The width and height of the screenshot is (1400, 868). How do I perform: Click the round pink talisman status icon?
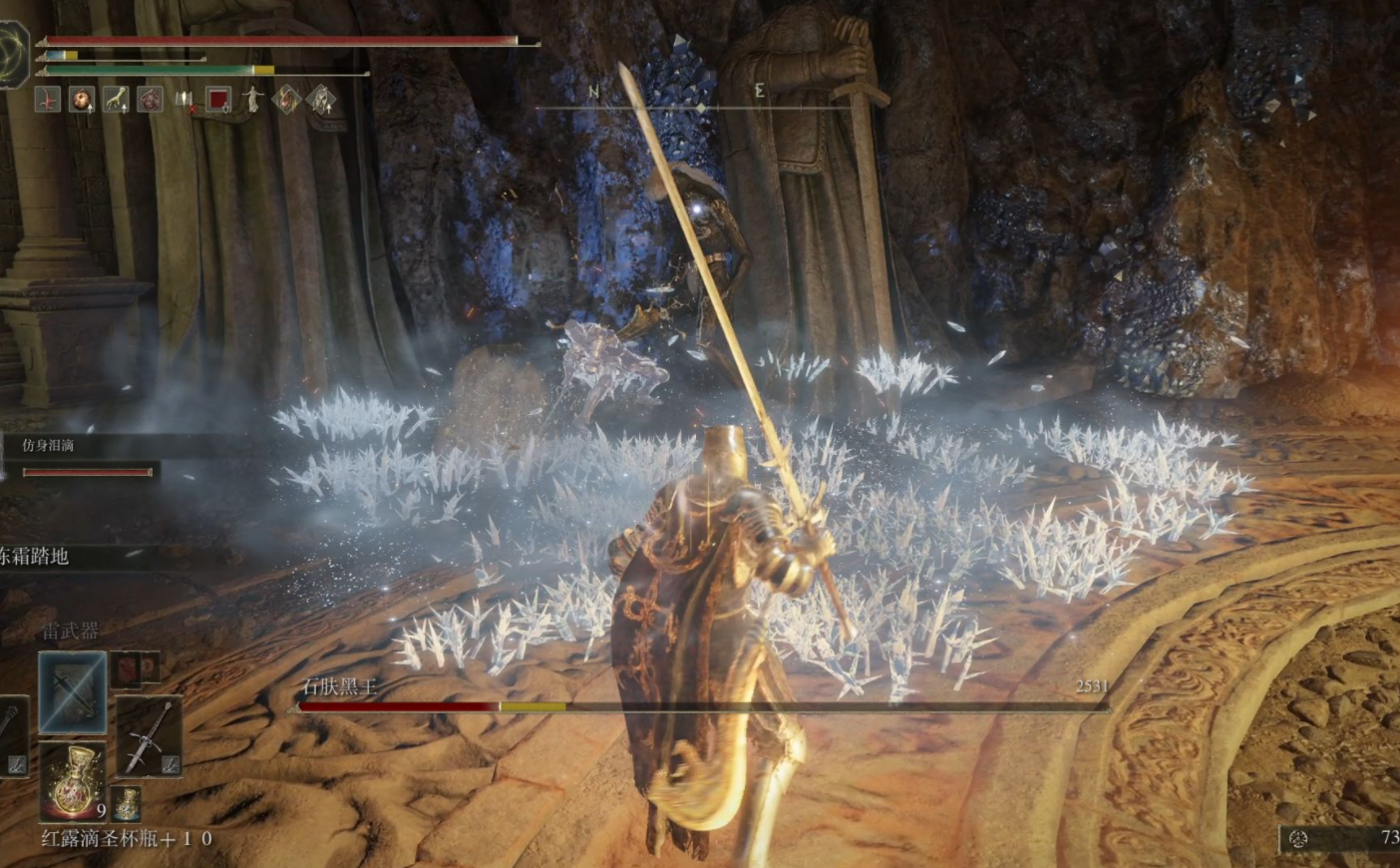[x=151, y=99]
